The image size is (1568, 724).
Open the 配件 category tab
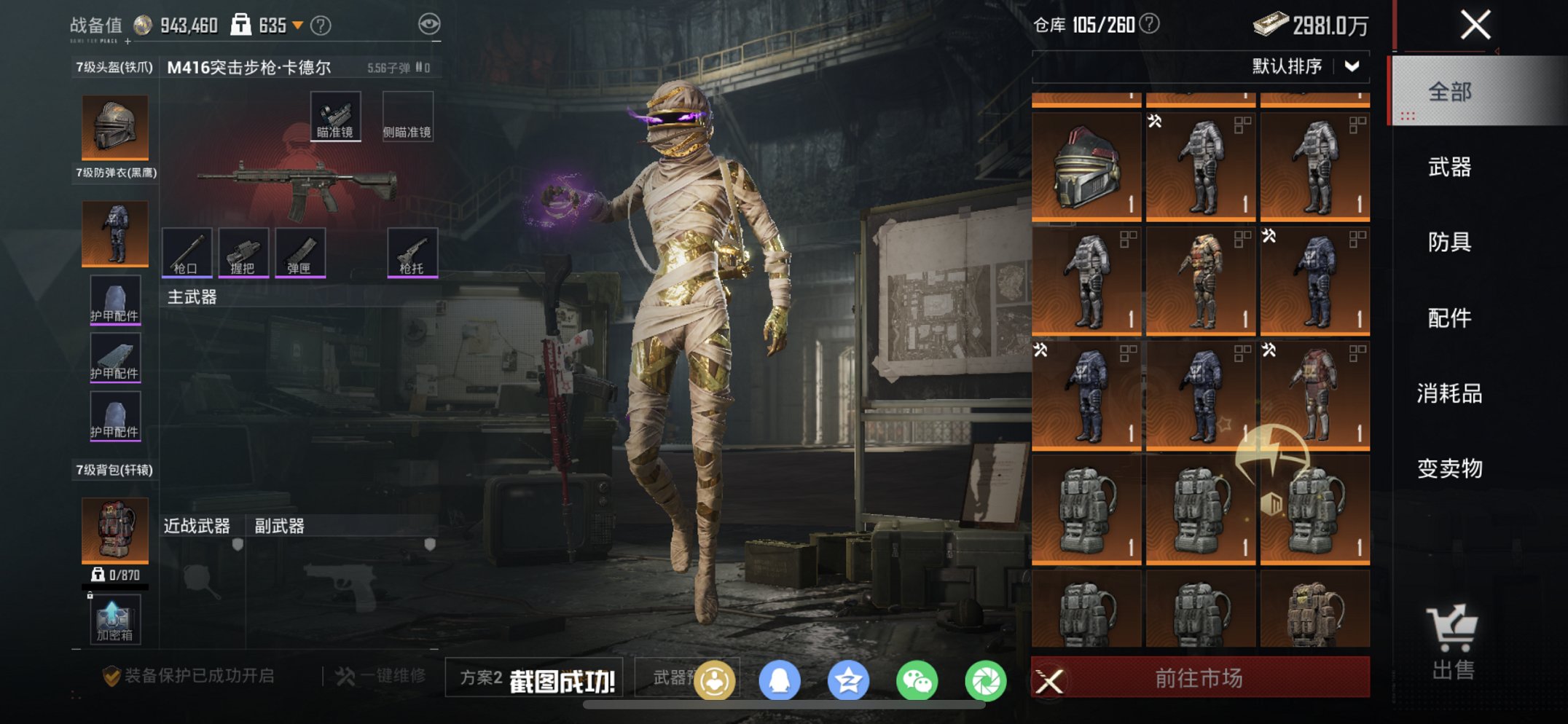pyautogui.click(x=1449, y=318)
